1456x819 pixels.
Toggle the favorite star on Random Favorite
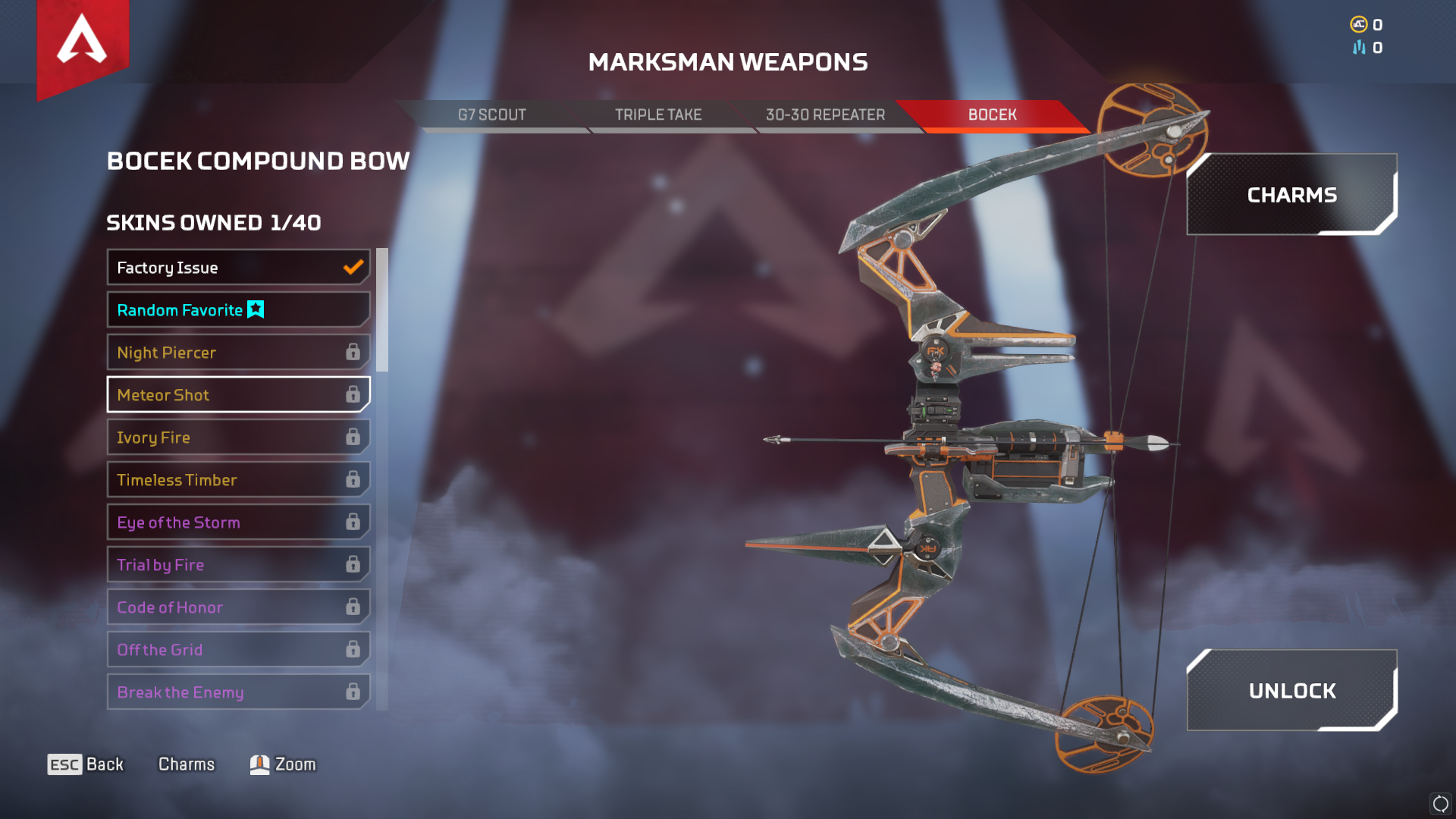coord(255,309)
